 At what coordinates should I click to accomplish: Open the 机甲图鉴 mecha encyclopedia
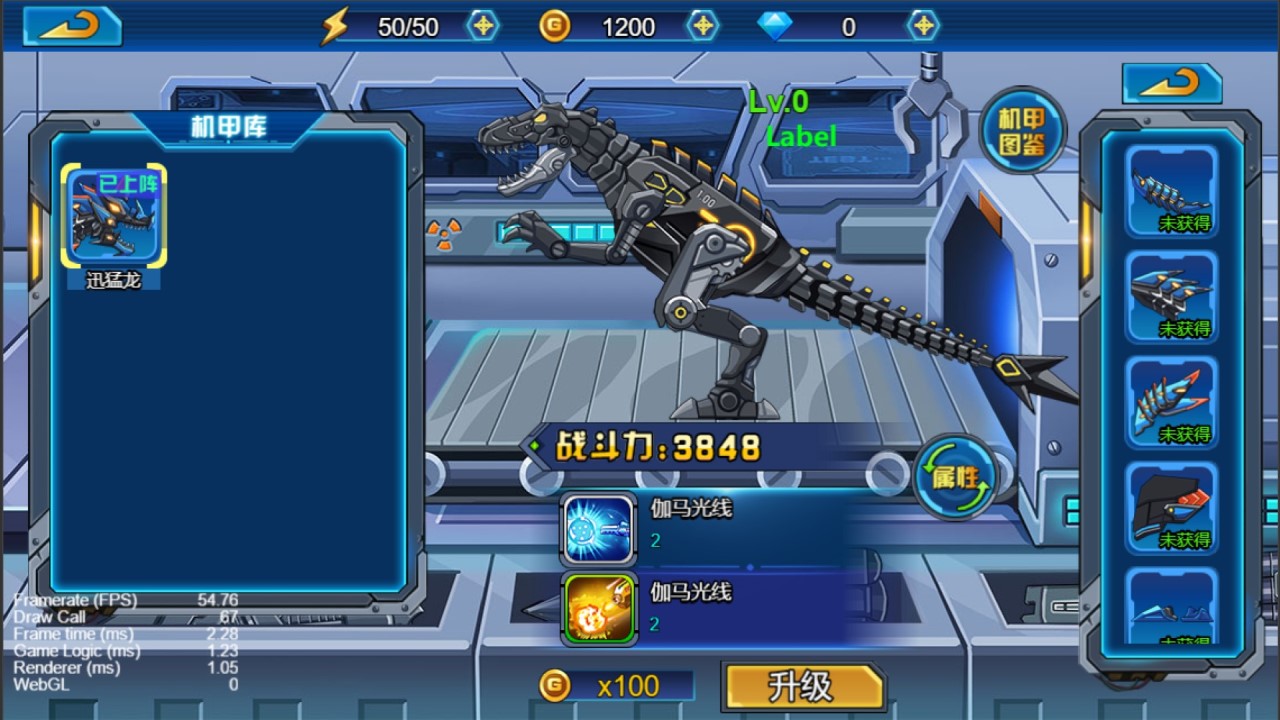(x=1022, y=131)
